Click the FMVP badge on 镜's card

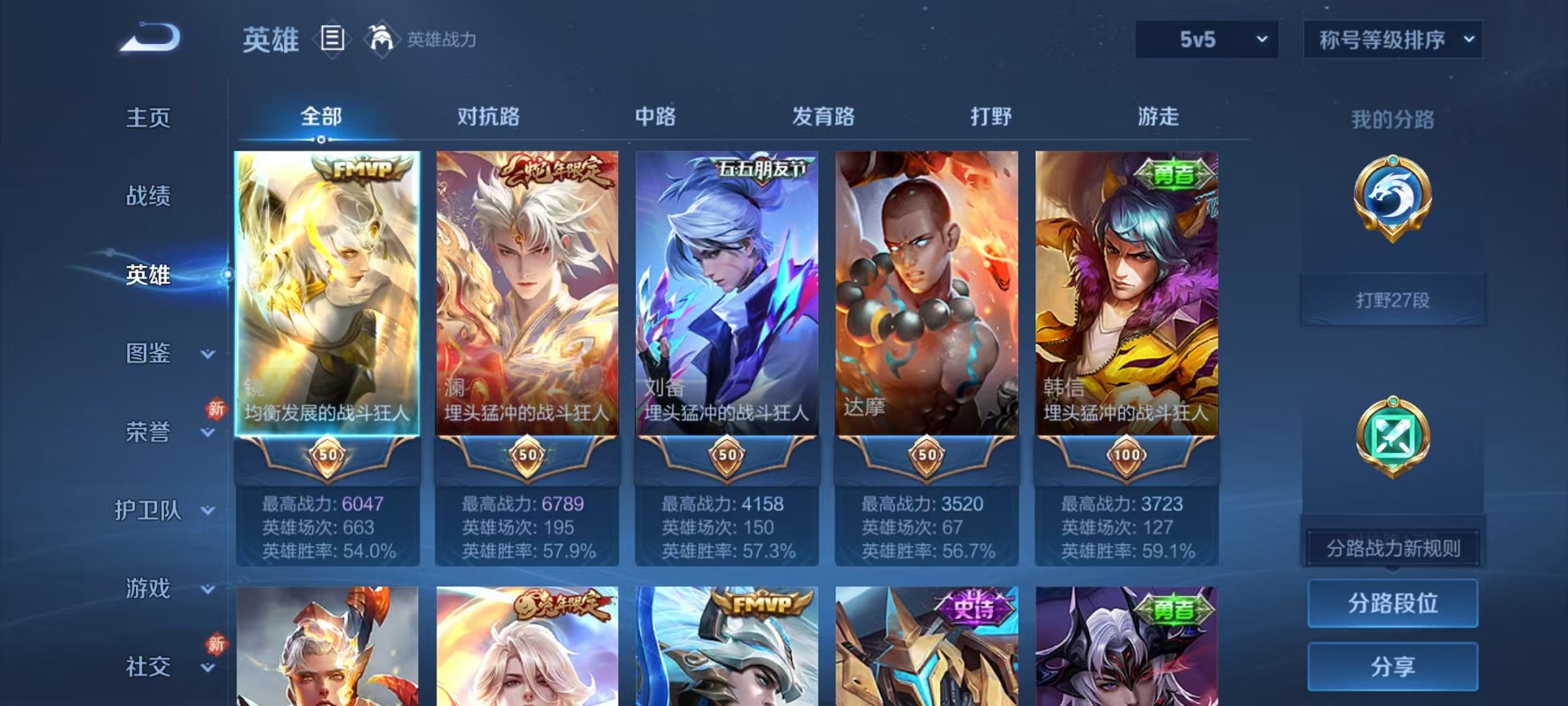click(x=362, y=168)
